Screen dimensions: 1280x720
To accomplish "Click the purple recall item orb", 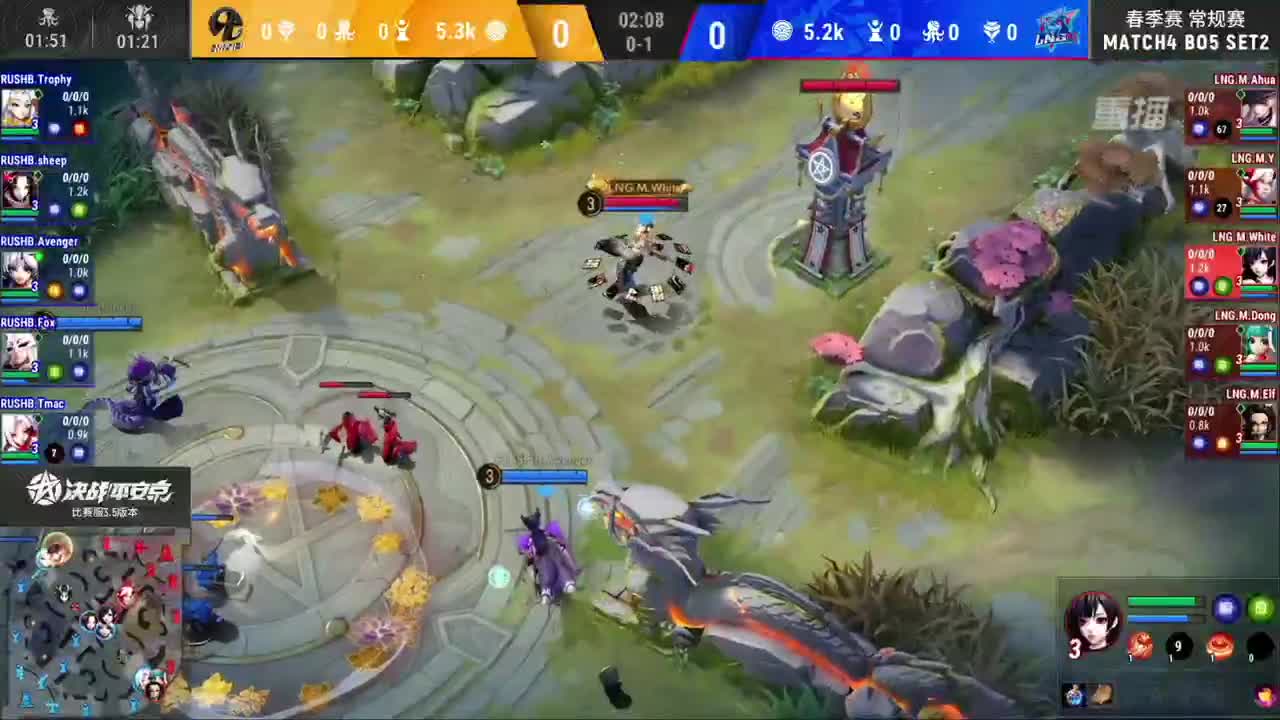I will 1226,607.
